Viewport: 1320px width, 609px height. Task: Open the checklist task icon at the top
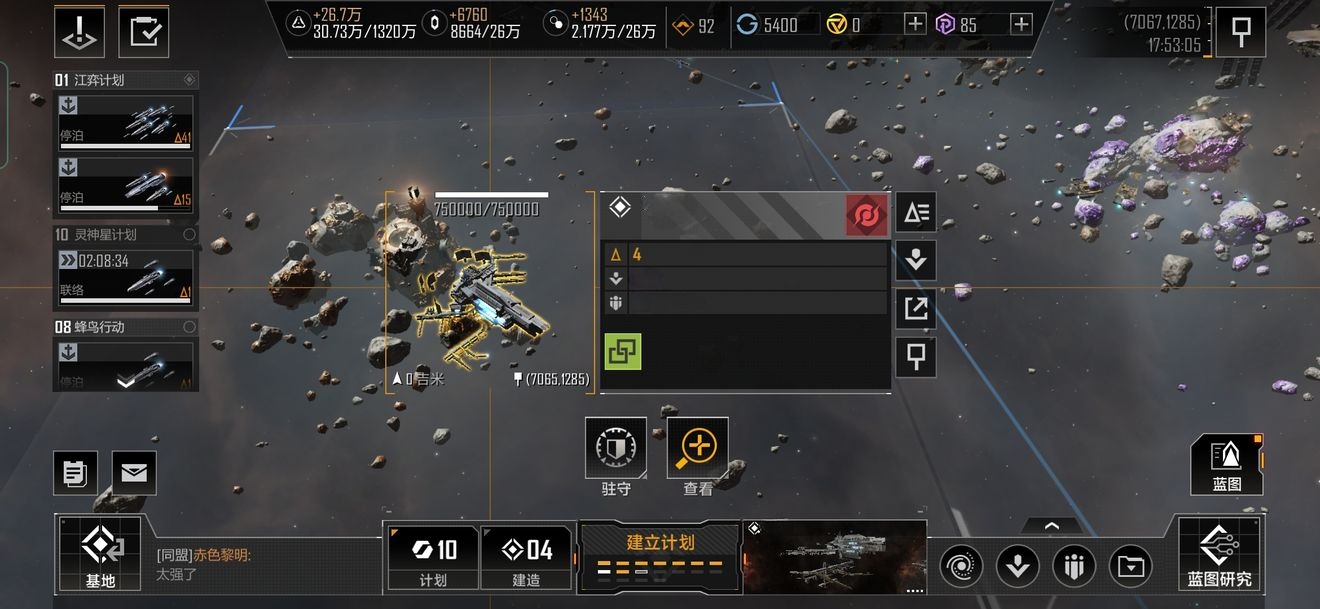(143, 32)
